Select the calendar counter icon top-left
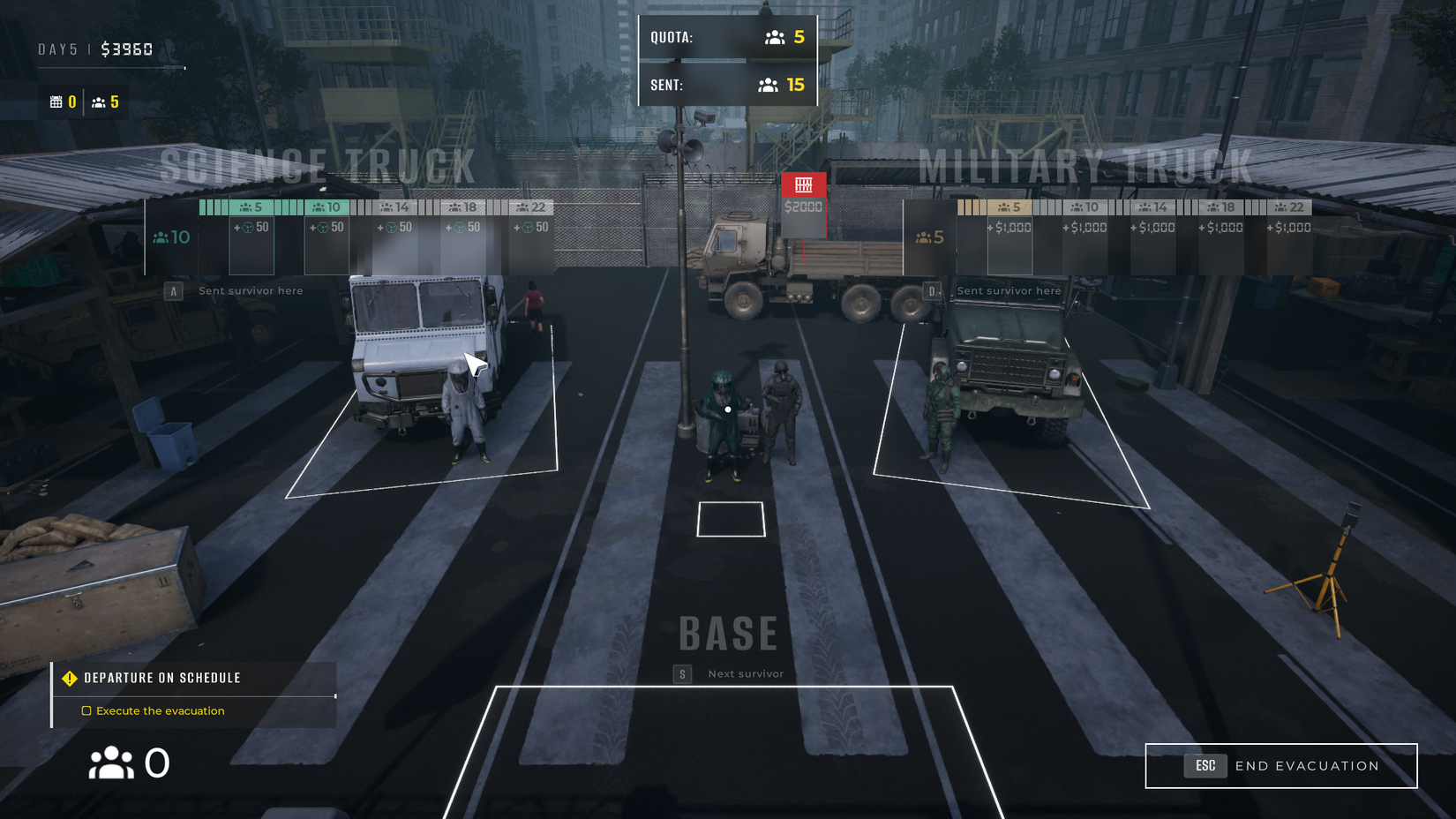 (x=55, y=101)
